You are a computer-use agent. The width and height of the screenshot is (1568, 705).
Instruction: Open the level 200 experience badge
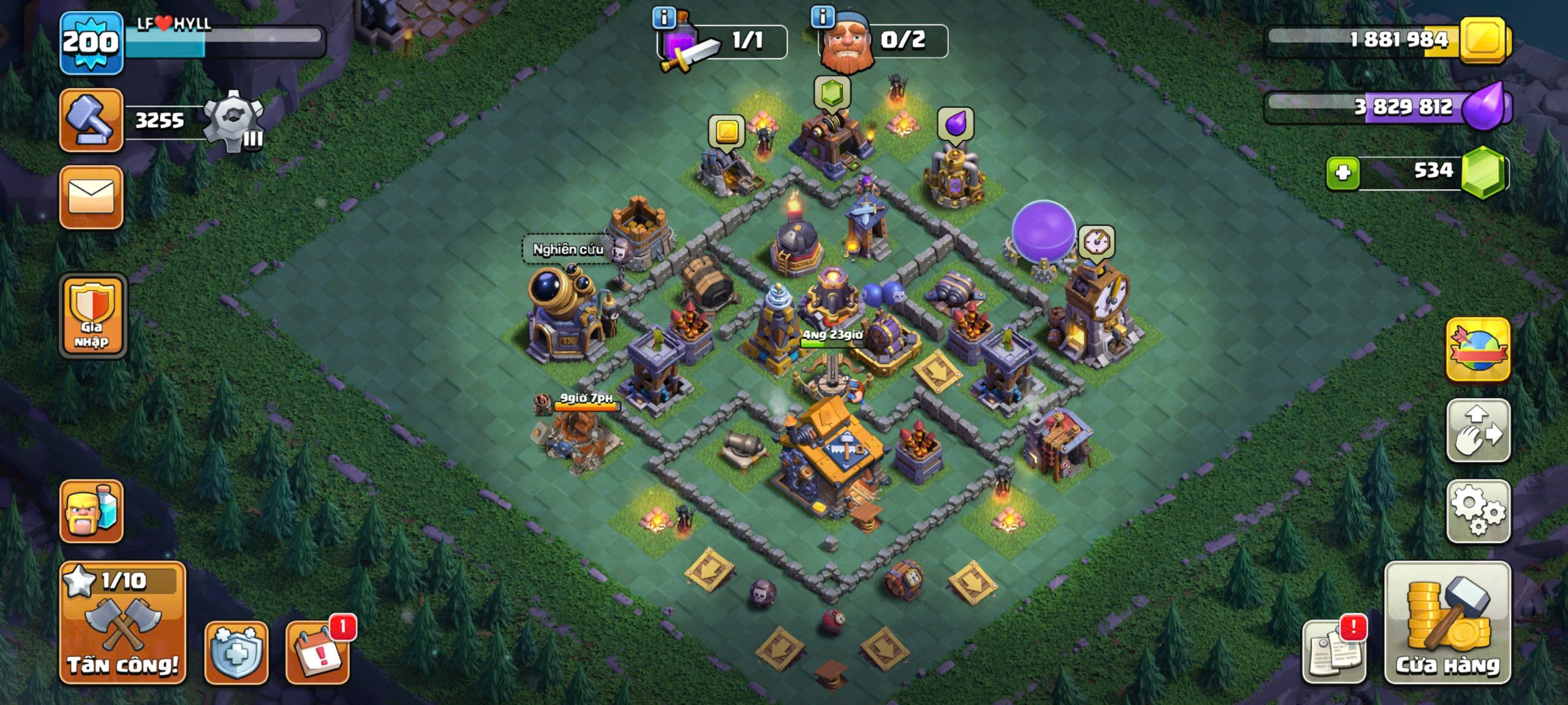point(91,43)
